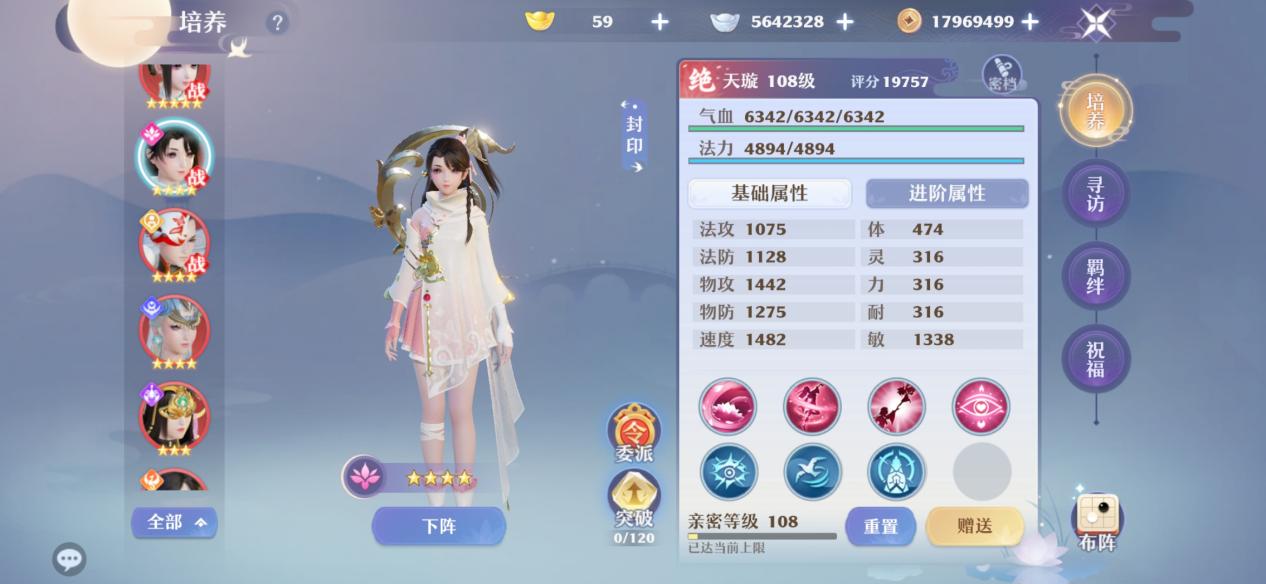Switch to the 进阶属性 tab
Image resolution: width=1266 pixels, height=584 pixels.
(946, 193)
